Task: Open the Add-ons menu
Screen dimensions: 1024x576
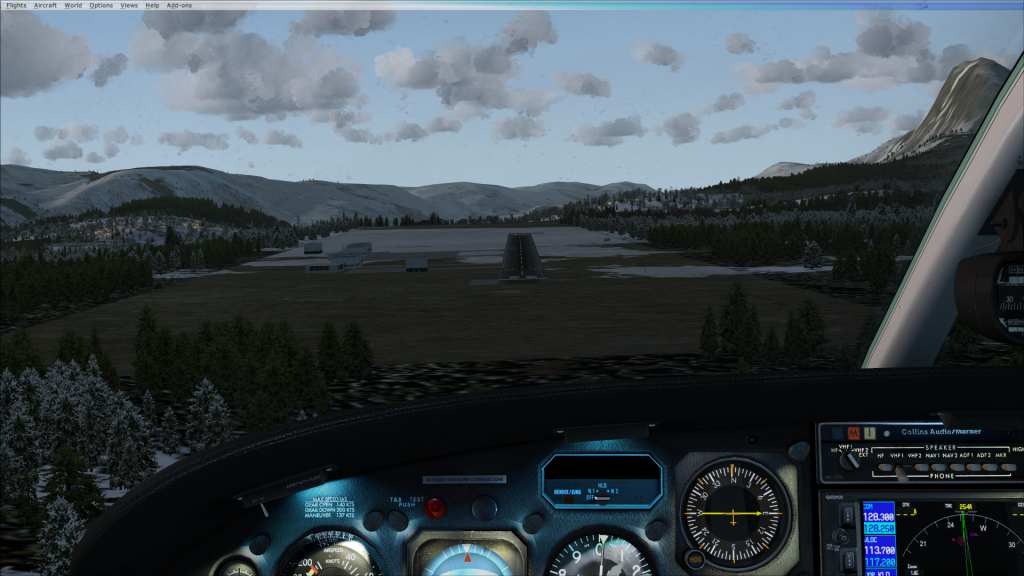Action: tap(178, 5)
